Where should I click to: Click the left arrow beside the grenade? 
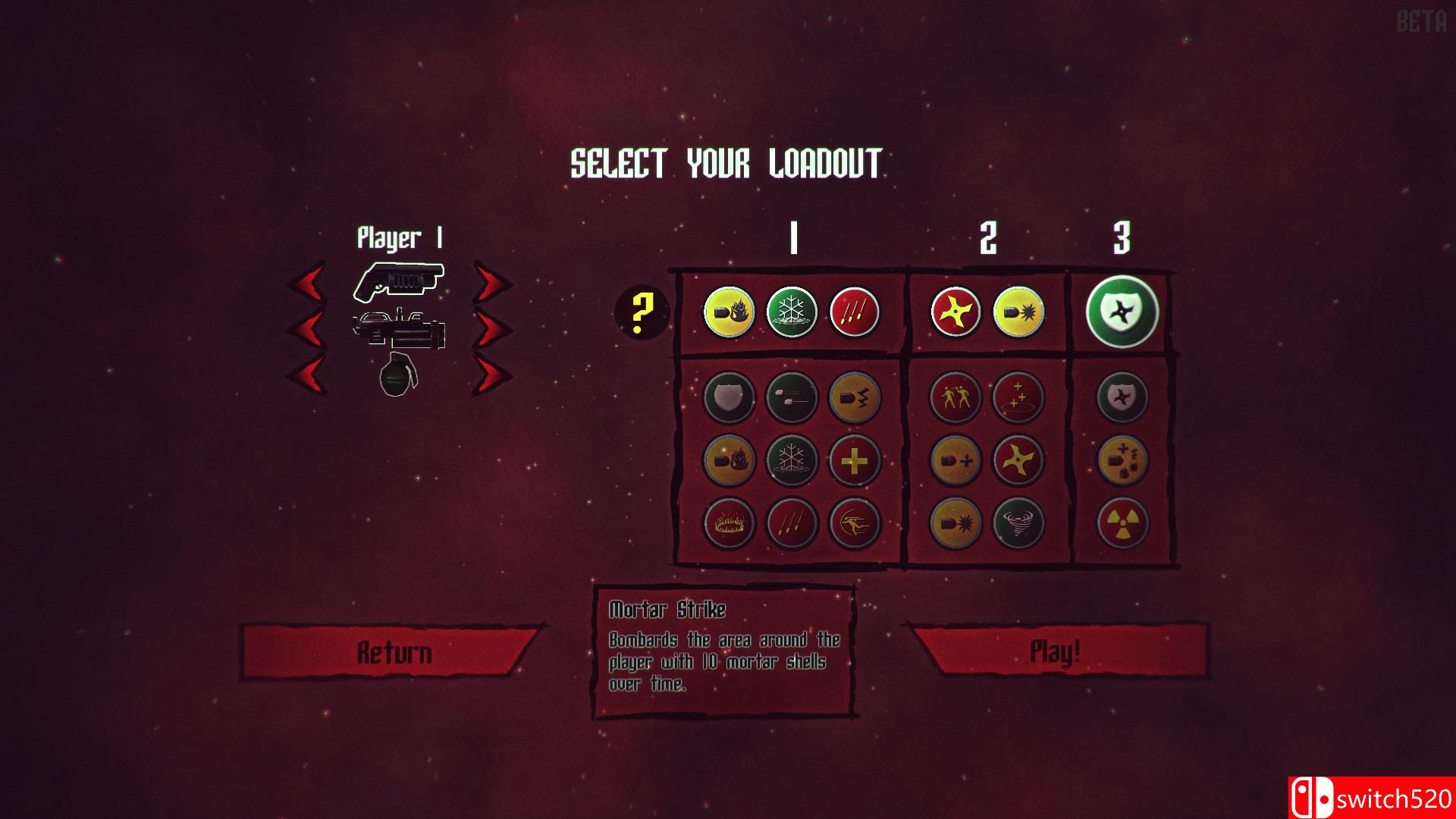point(307,375)
